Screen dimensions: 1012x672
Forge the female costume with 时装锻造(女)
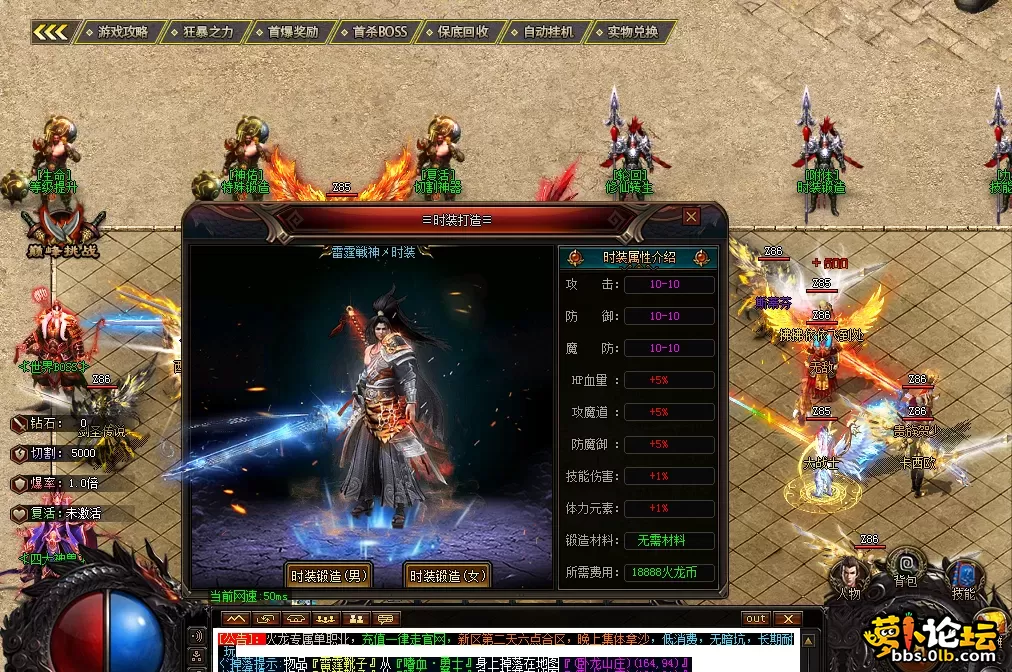[448, 576]
